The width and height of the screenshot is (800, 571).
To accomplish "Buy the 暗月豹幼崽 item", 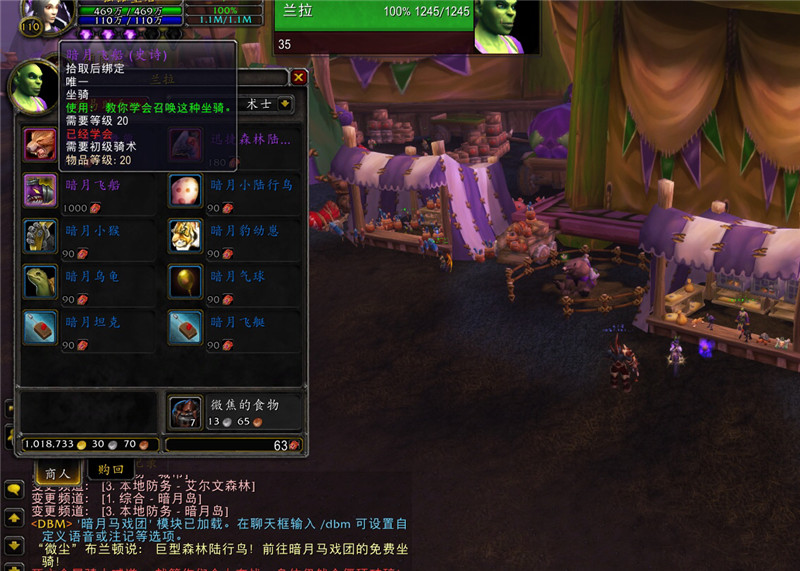I will pos(185,237).
